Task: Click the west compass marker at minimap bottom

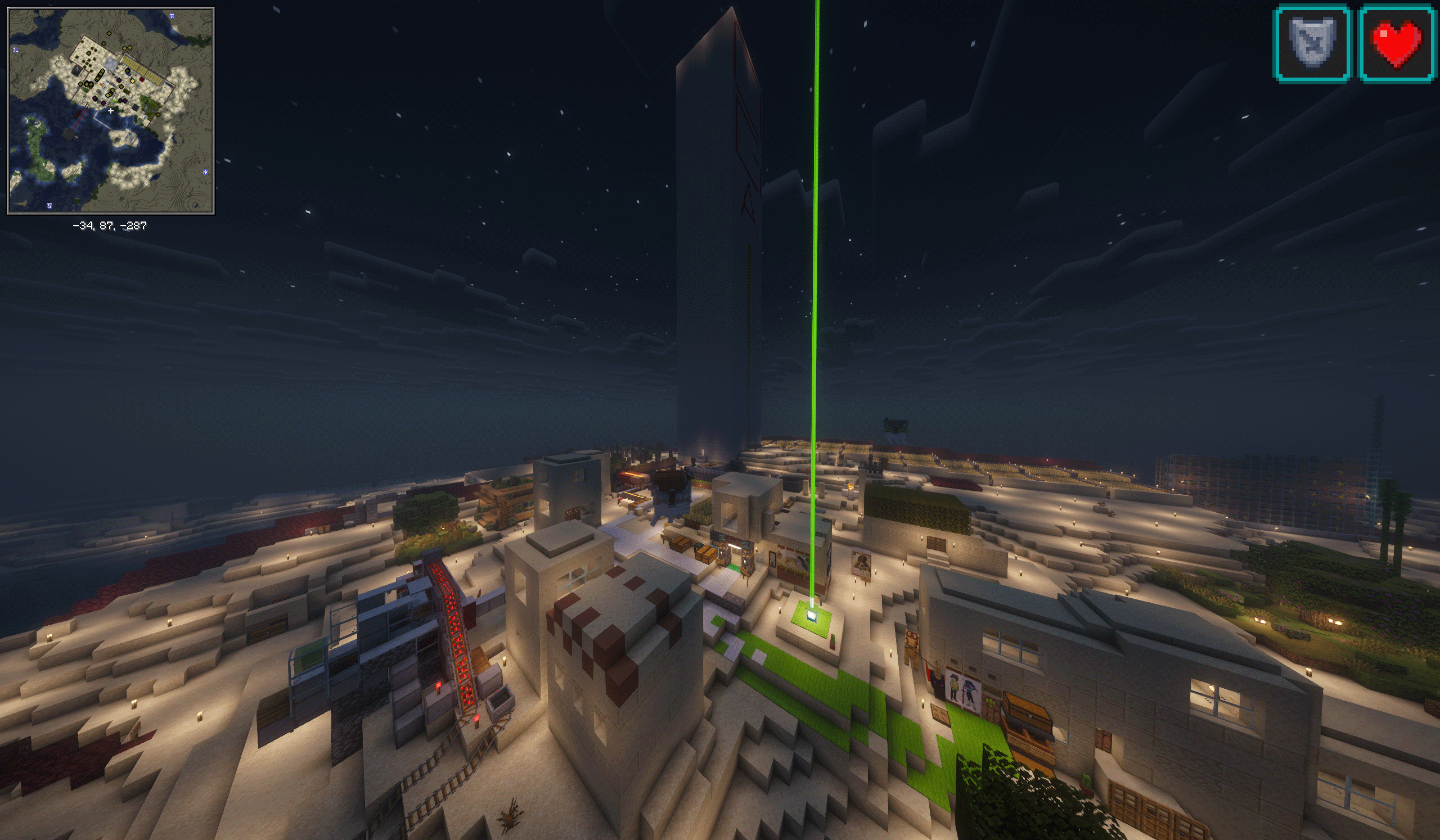Action: pos(49,206)
